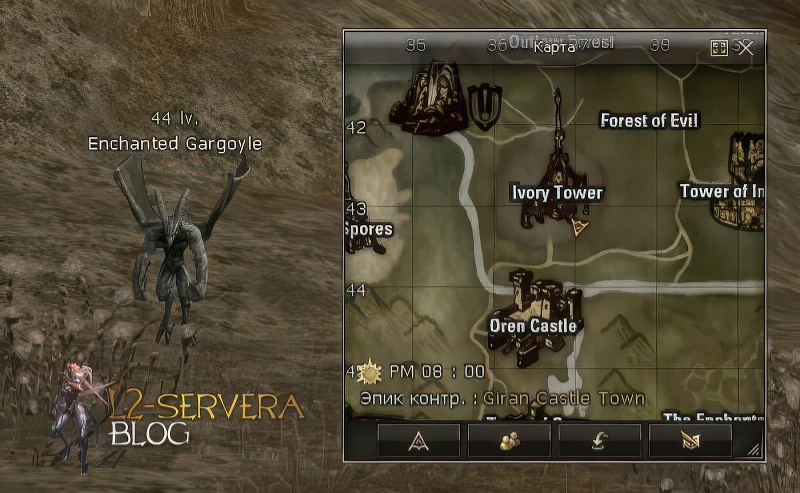The image size is (800, 493).
Task: Click the flag-shaped button below the map
Action: point(690,440)
